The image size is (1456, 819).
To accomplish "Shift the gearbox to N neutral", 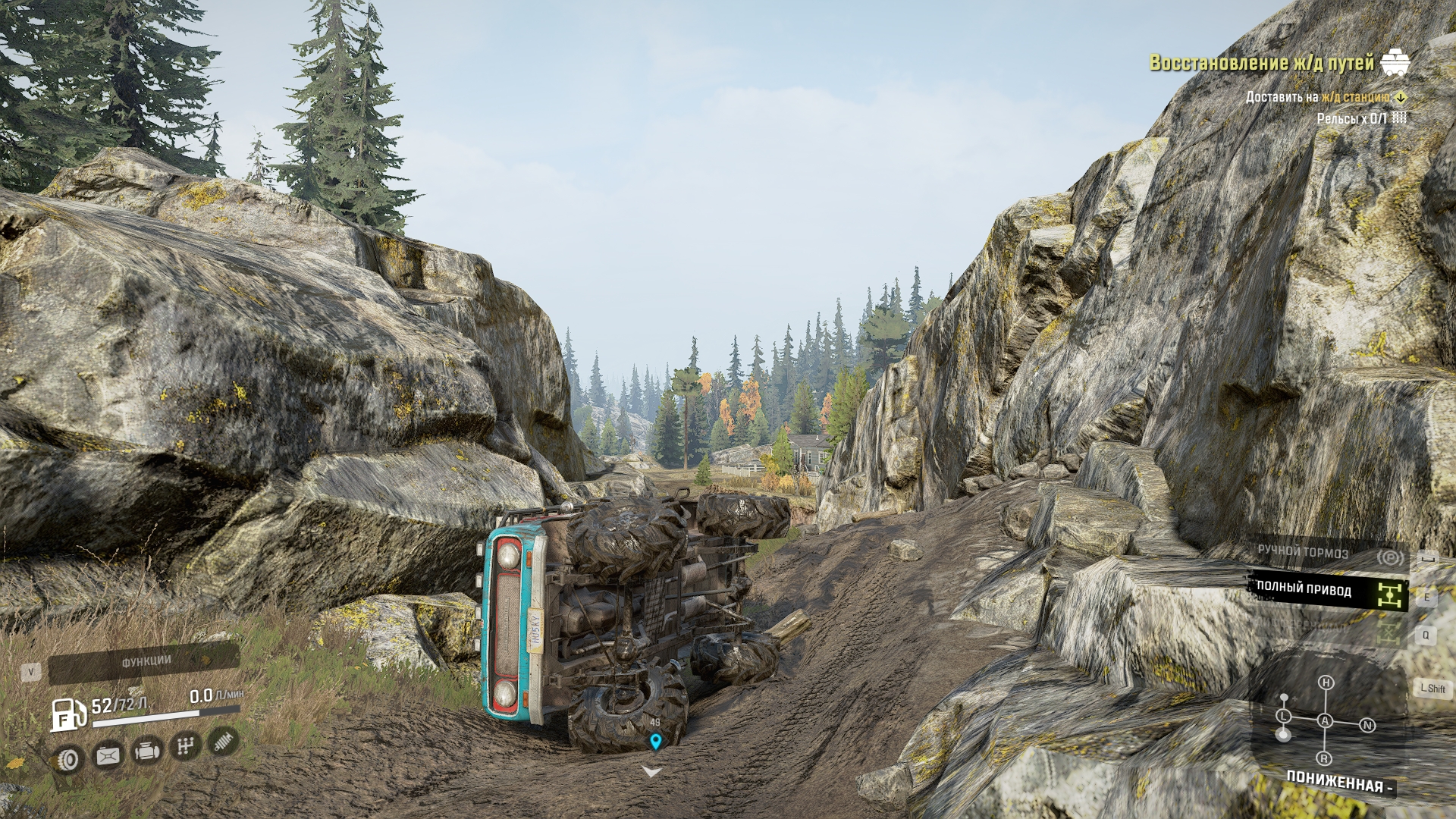I will coord(1367,726).
